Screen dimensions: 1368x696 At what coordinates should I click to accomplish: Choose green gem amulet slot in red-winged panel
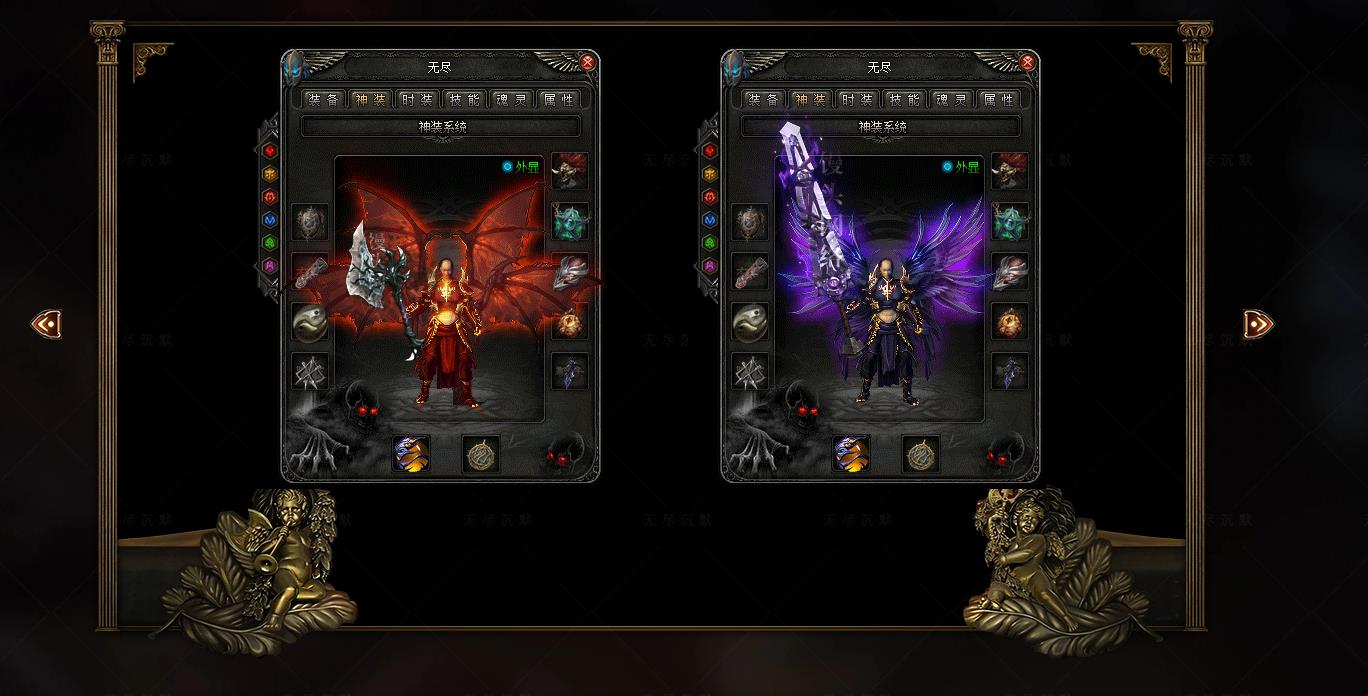570,222
